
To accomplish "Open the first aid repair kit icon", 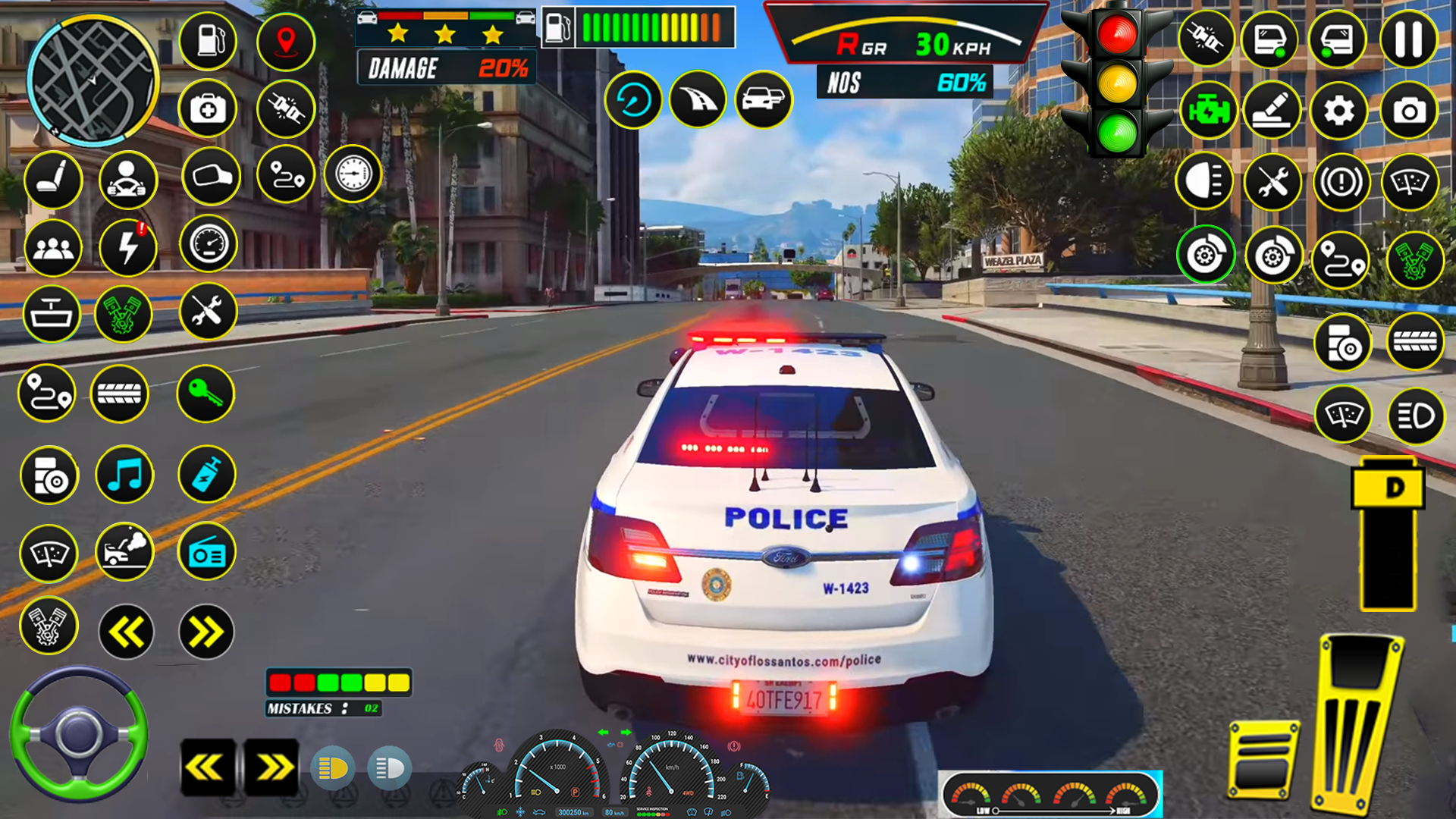I will click(208, 109).
